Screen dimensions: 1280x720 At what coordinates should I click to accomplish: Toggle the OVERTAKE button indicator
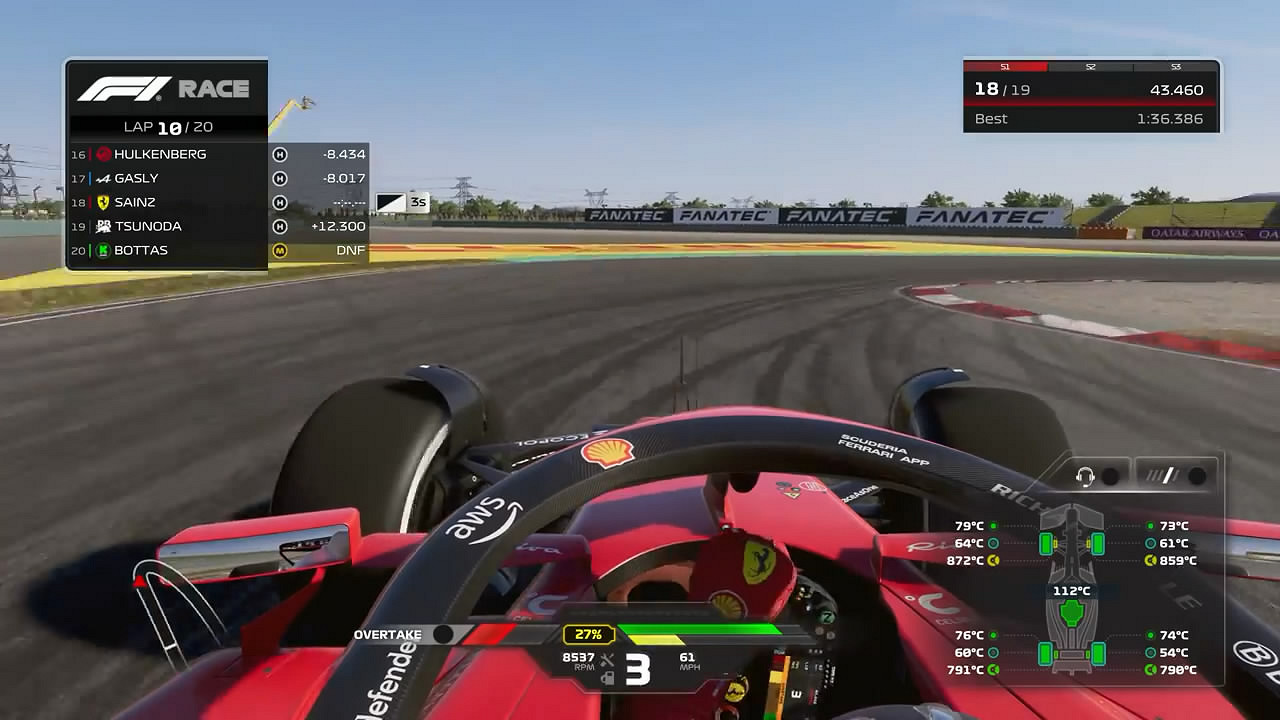(x=444, y=634)
